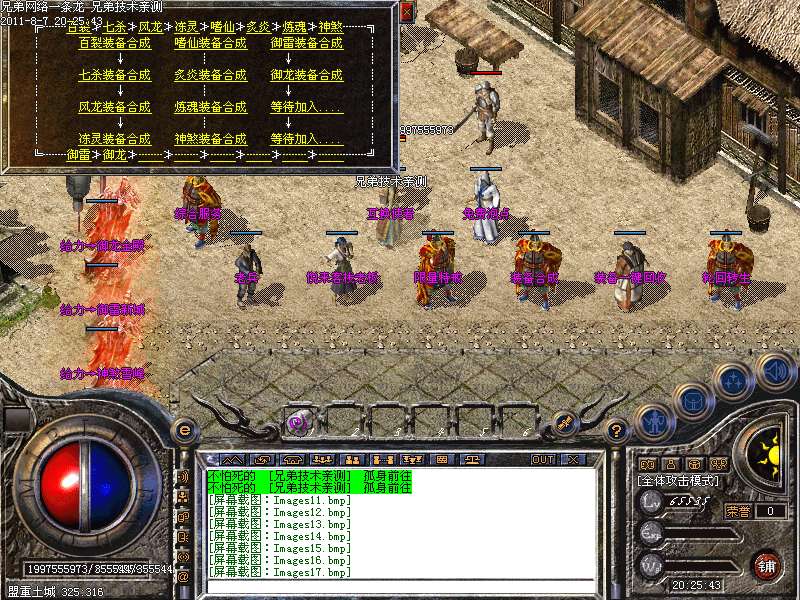
Task: Open 炼魂装备合成 link
Action: [210, 107]
